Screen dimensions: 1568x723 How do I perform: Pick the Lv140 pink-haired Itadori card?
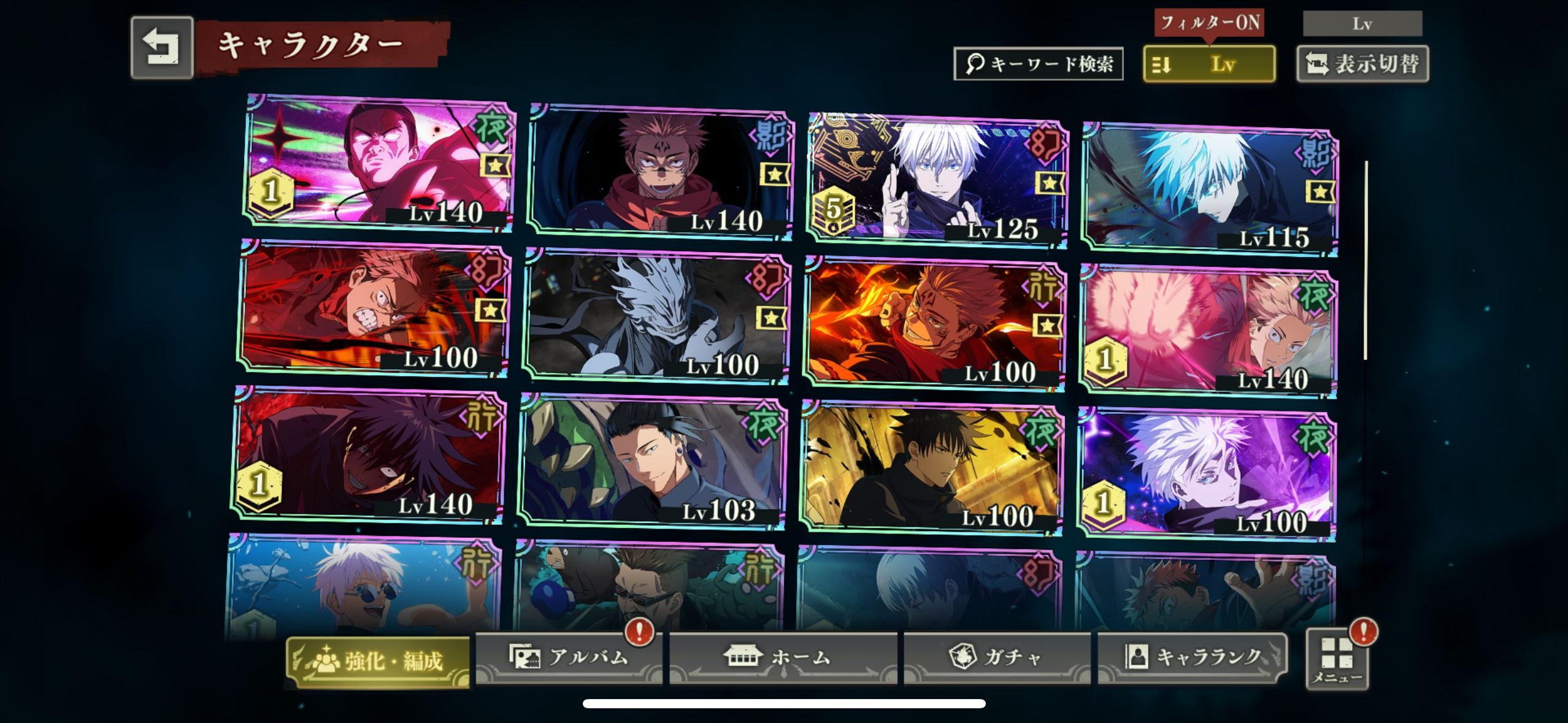tap(1207, 332)
